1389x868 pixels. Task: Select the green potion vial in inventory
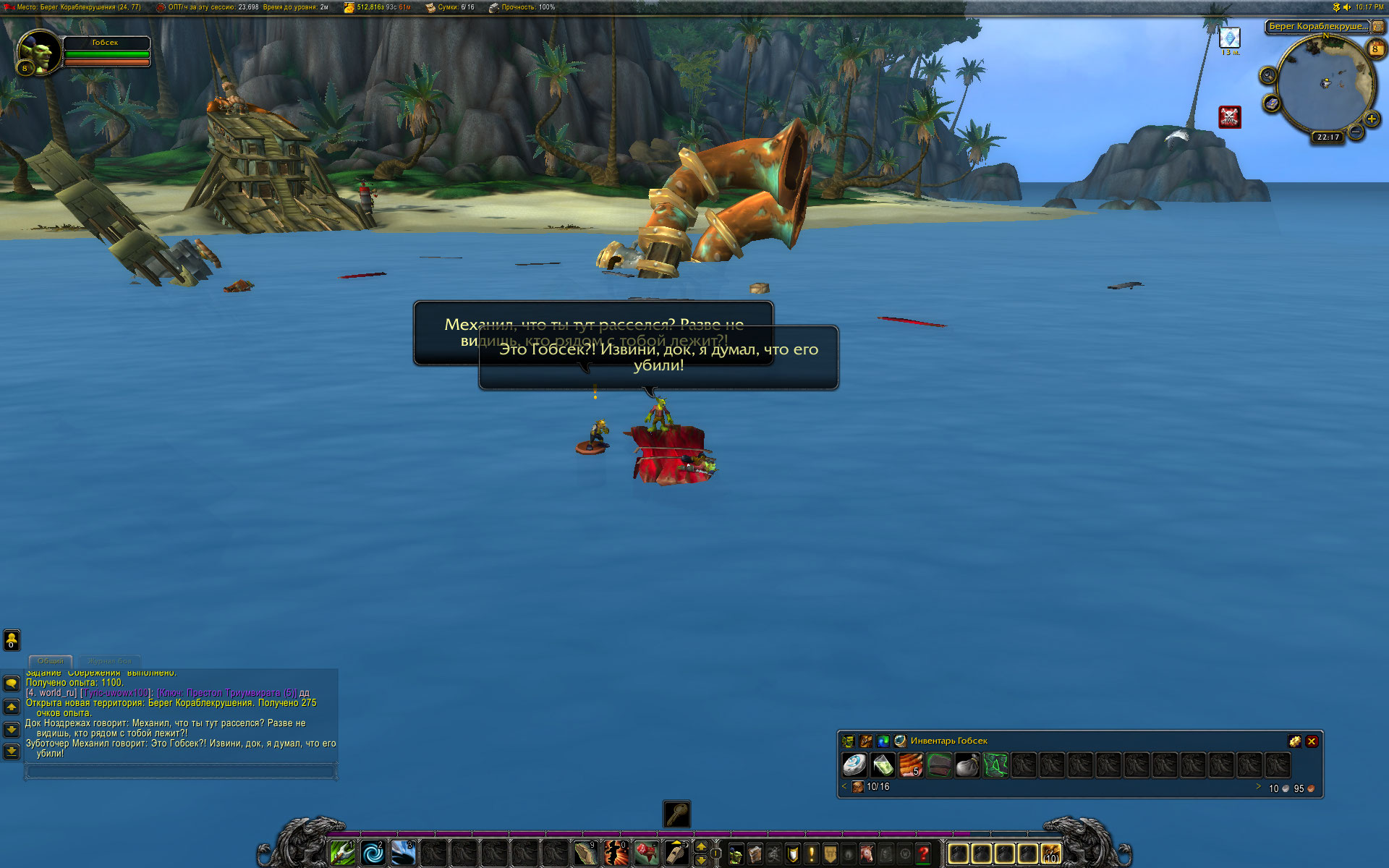(x=883, y=765)
